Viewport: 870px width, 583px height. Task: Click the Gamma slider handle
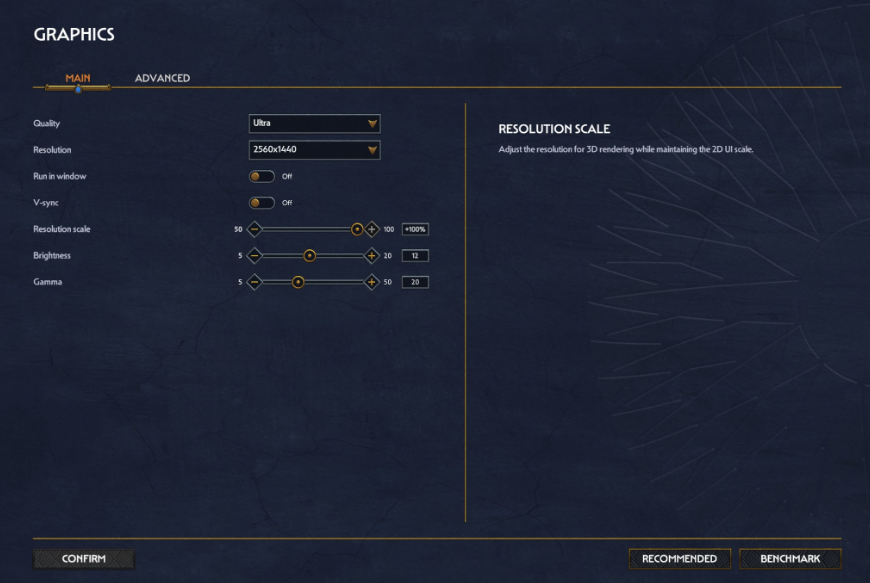[x=298, y=282]
